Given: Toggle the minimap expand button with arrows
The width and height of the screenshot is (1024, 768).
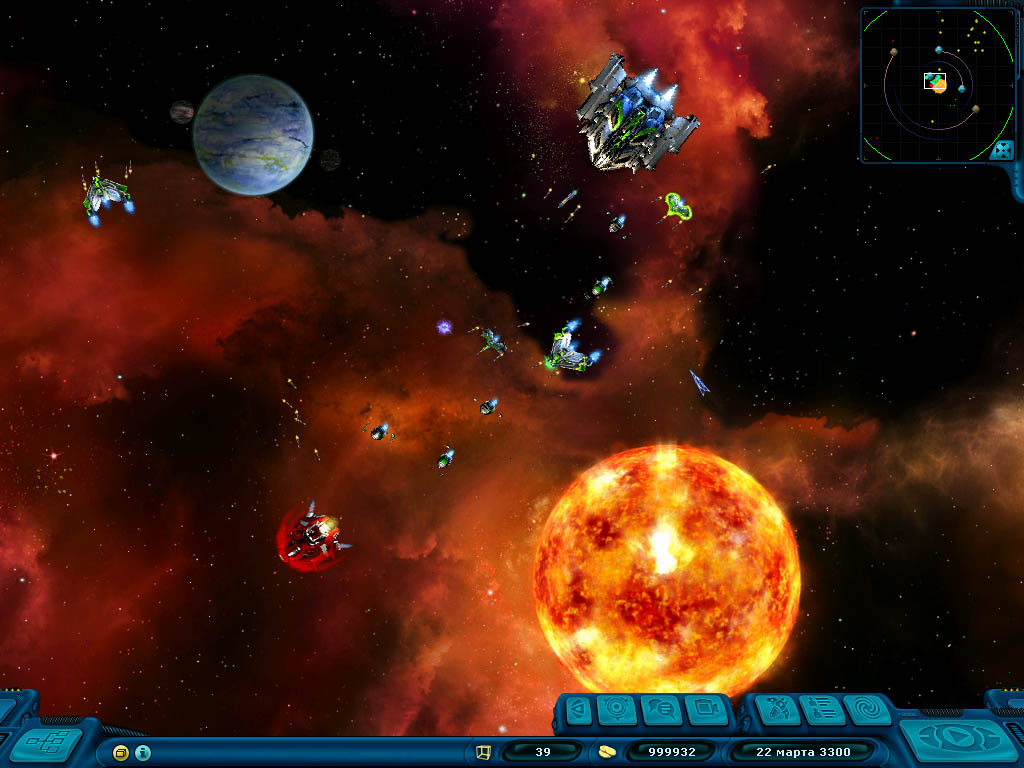Looking at the screenshot, I should 1001,151.
